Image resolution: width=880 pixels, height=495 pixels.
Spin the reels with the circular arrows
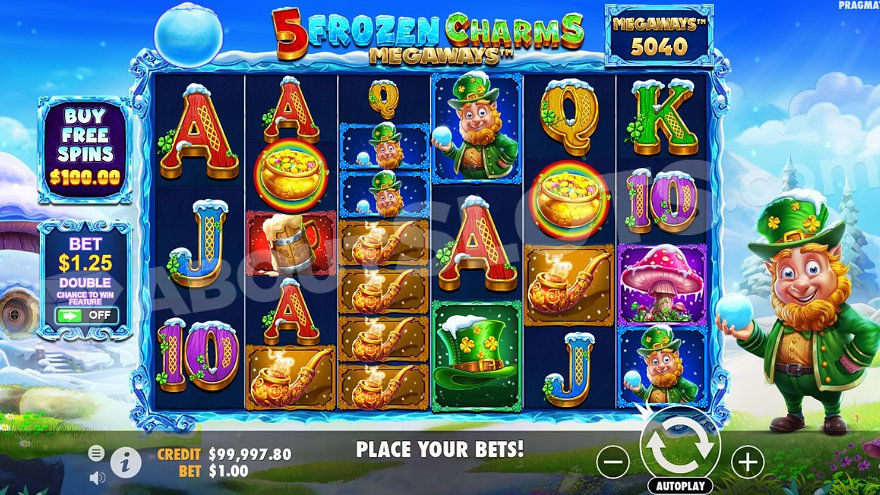coord(680,447)
